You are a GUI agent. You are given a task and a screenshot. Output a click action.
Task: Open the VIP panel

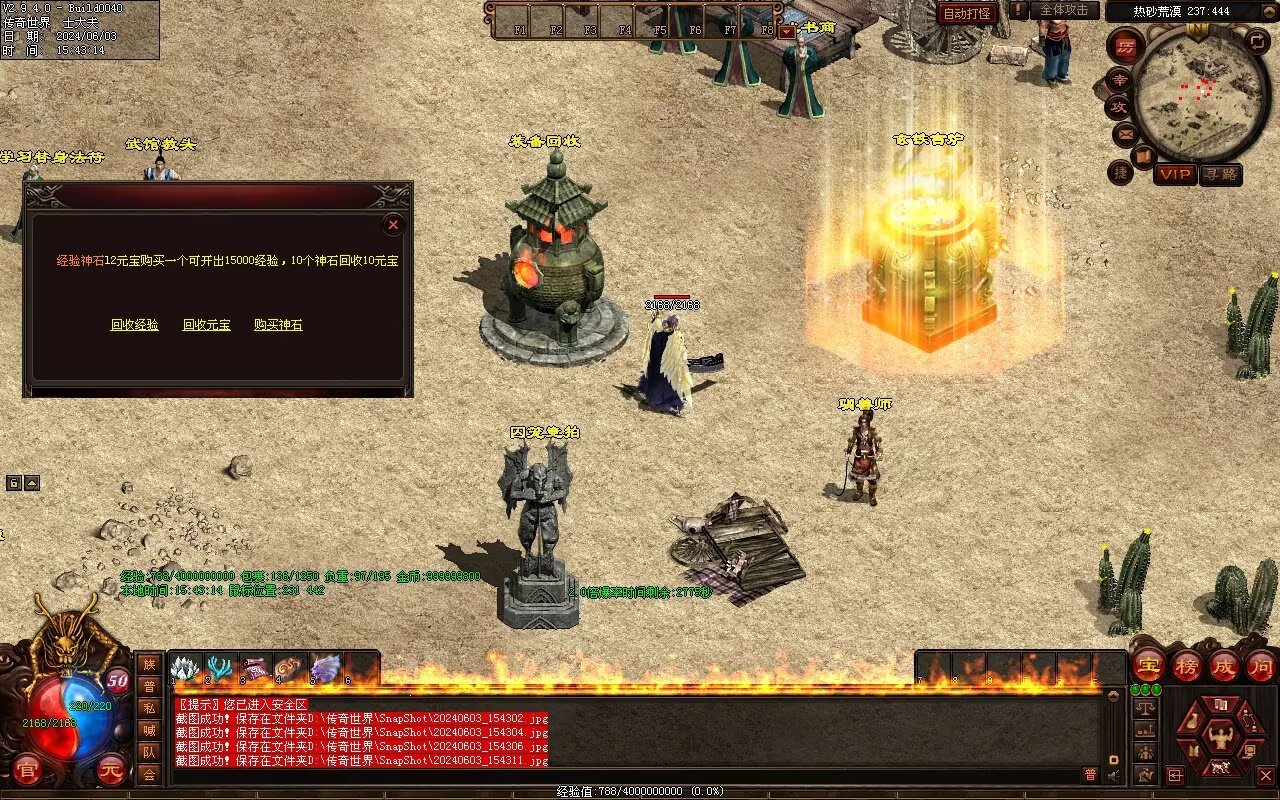tap(1175, 174)
